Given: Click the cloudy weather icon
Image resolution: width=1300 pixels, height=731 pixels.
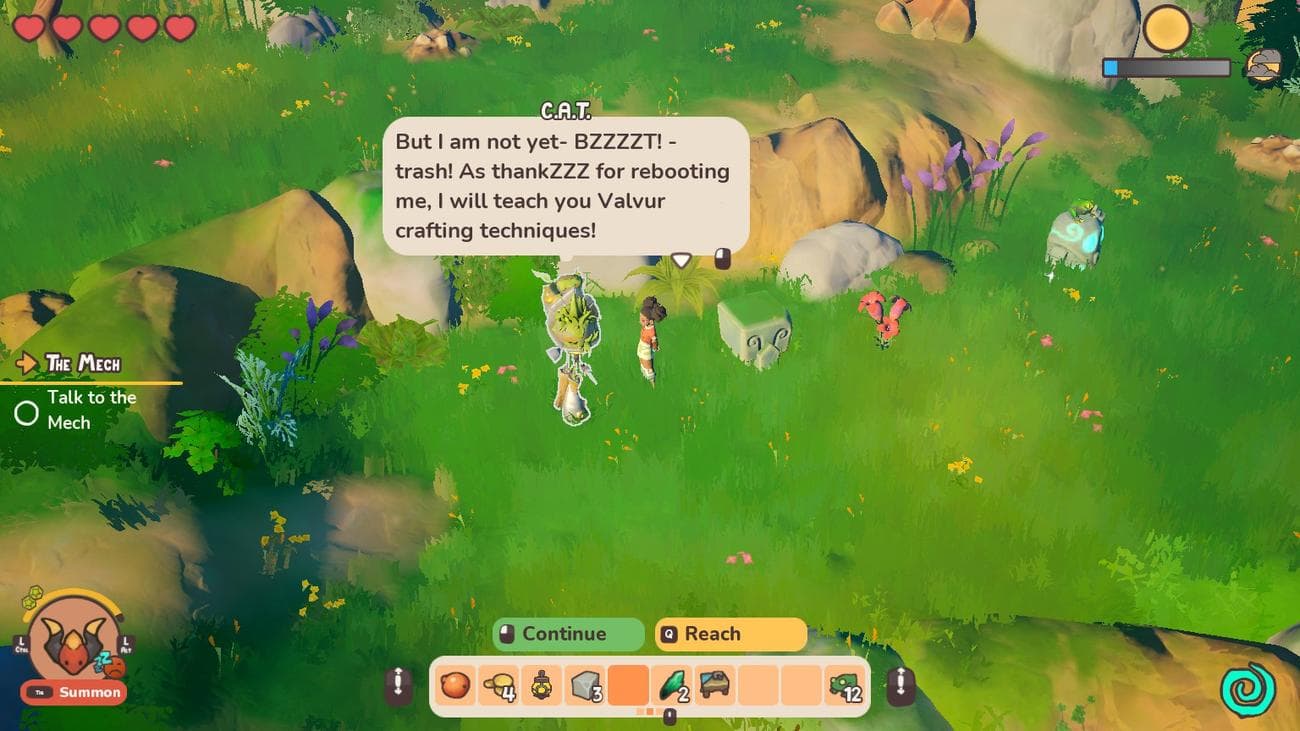Looking at the screenshot, I should (x=1263, y=66).
